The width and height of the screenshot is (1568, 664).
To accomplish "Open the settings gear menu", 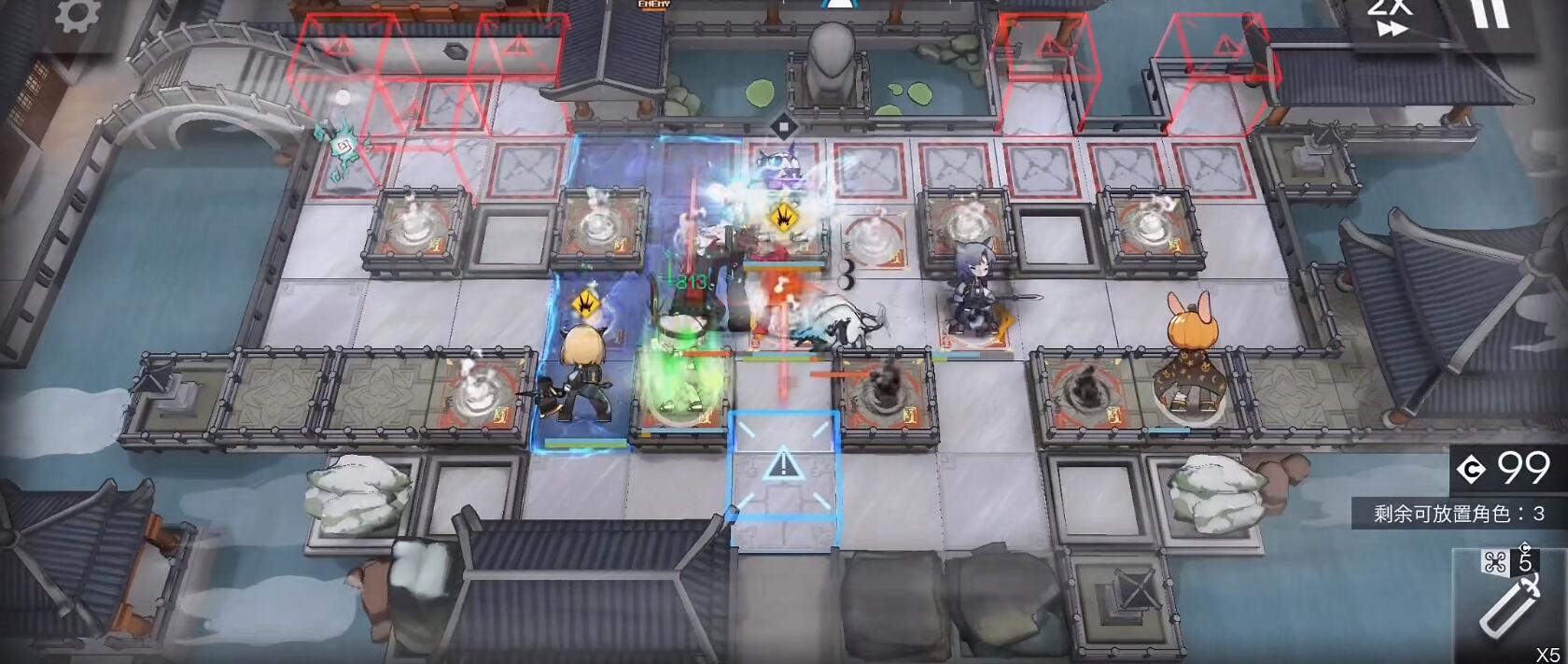I will (x=77, y=15).
